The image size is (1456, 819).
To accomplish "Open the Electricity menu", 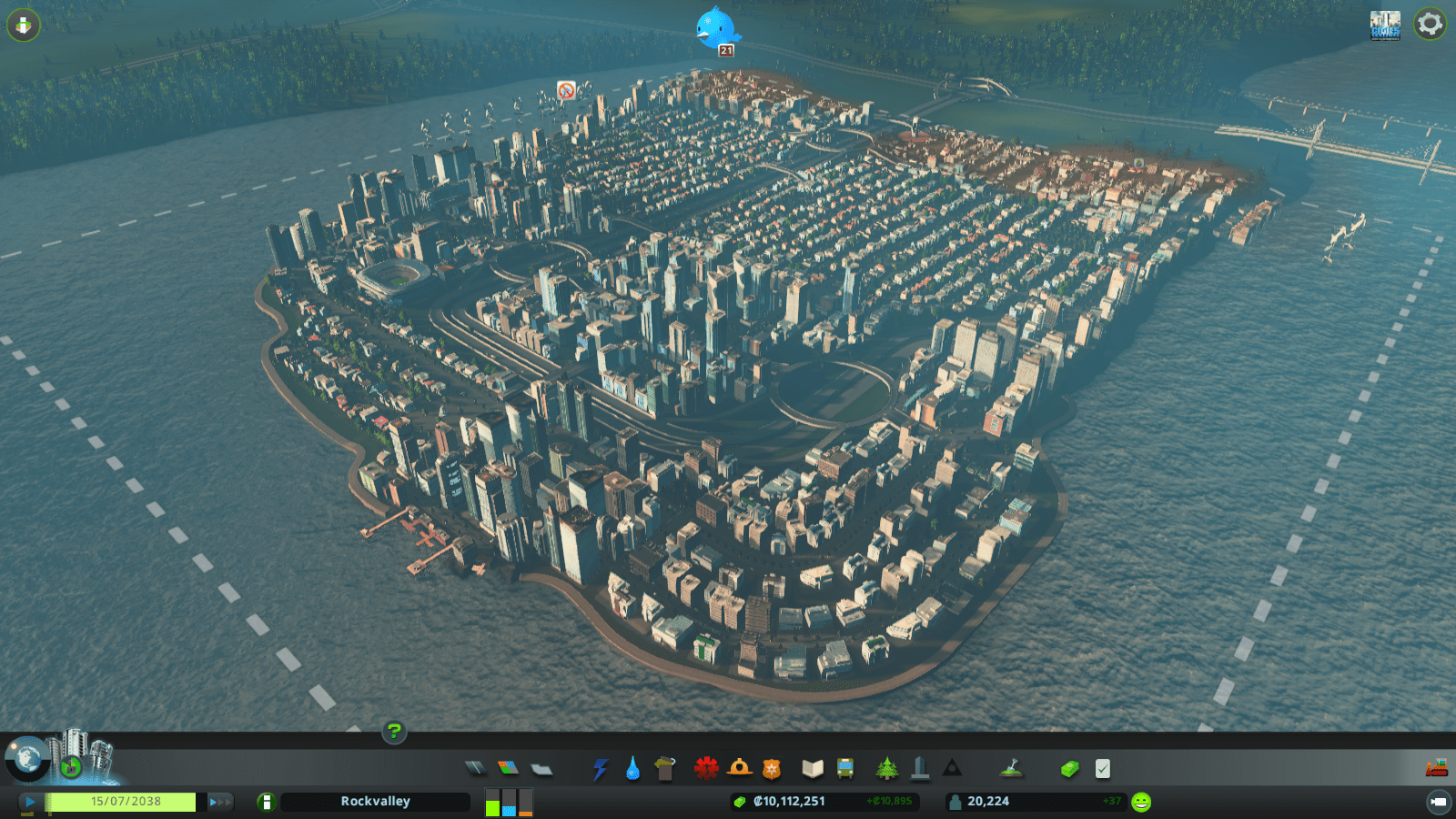I will (598, 769).
